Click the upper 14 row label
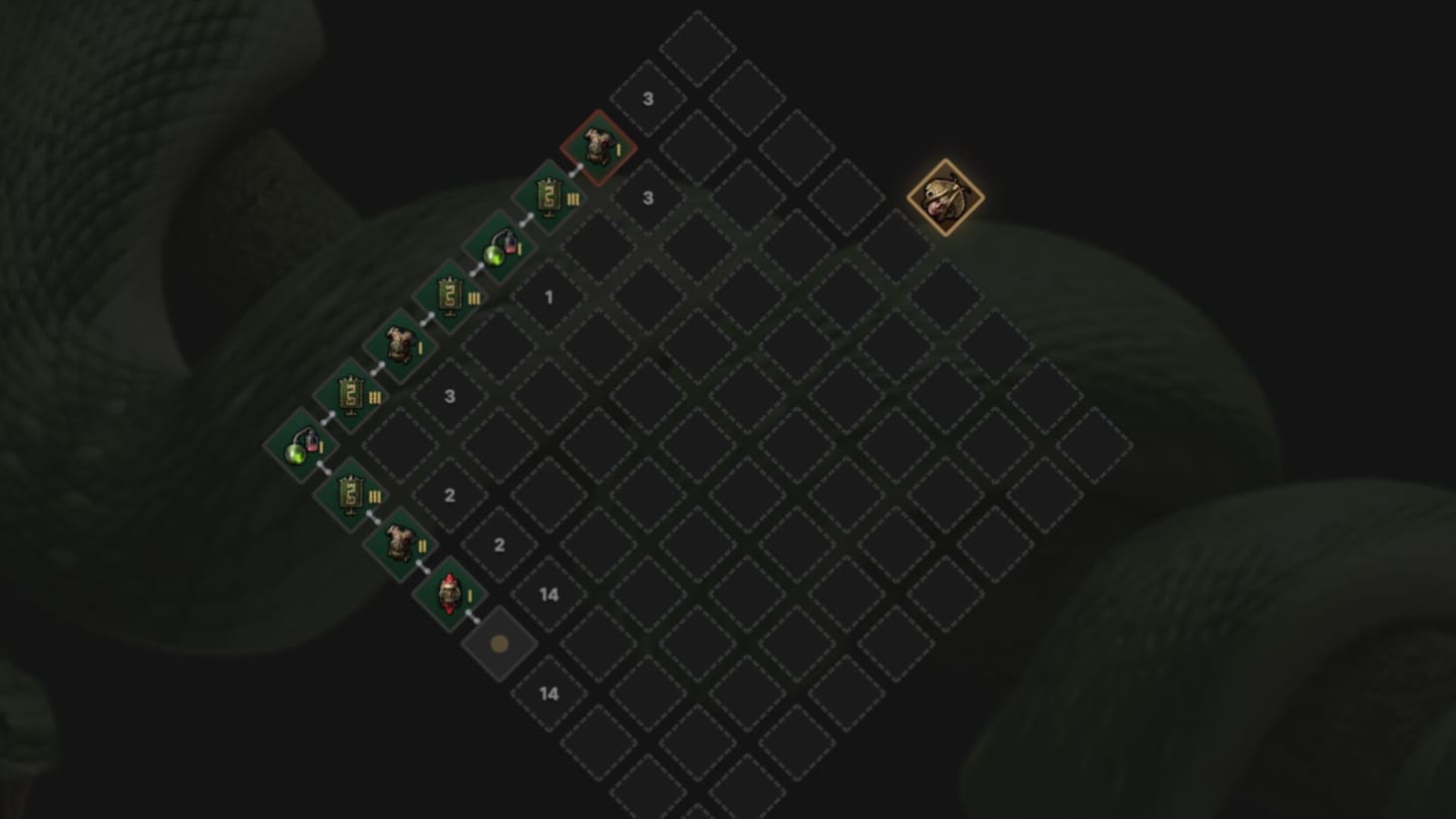This screenshot has width=1456, height=819. point(548,594)
